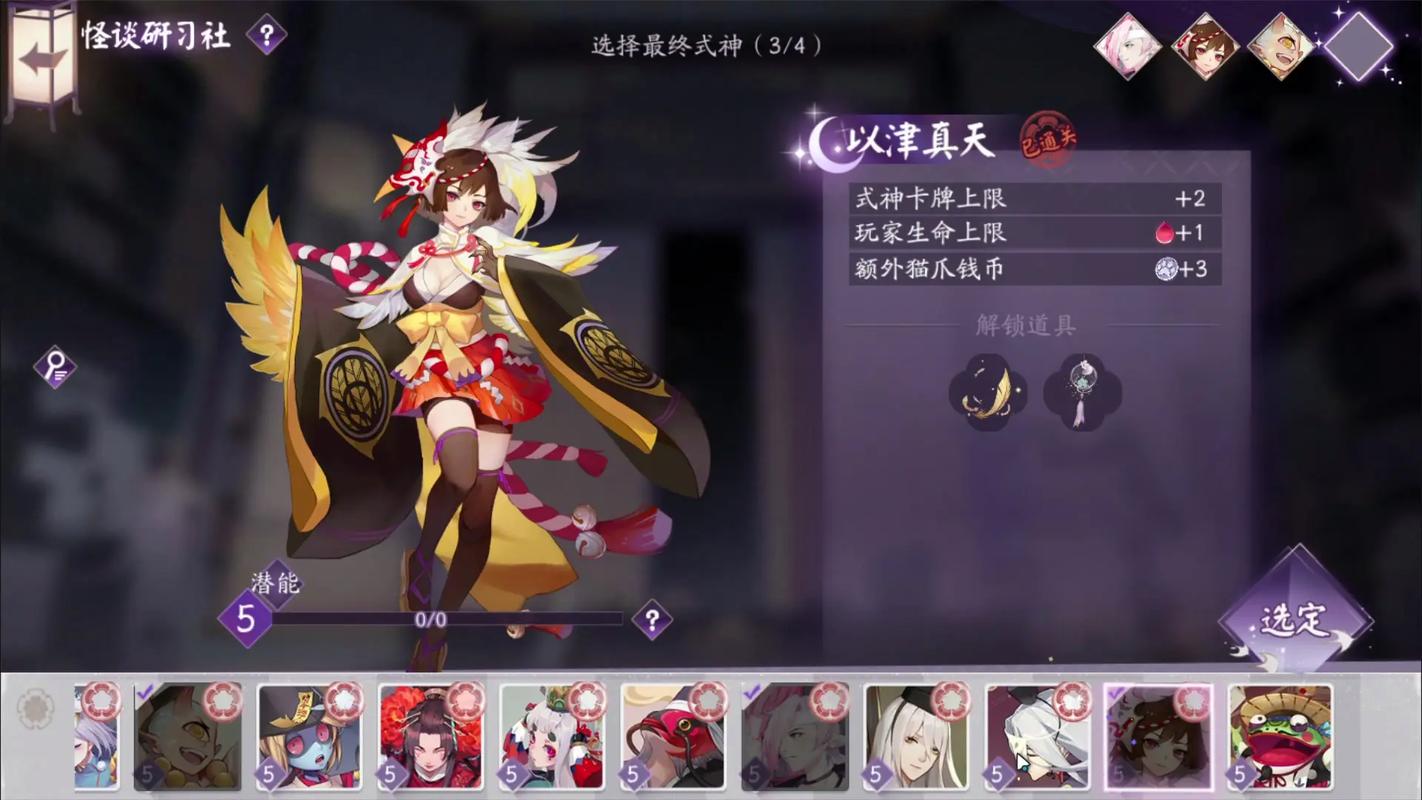The height and width of the screenshot is (800, 1422).
Task: Click the 式神卡牌上限 +2 row
Action: [1030, 199]
